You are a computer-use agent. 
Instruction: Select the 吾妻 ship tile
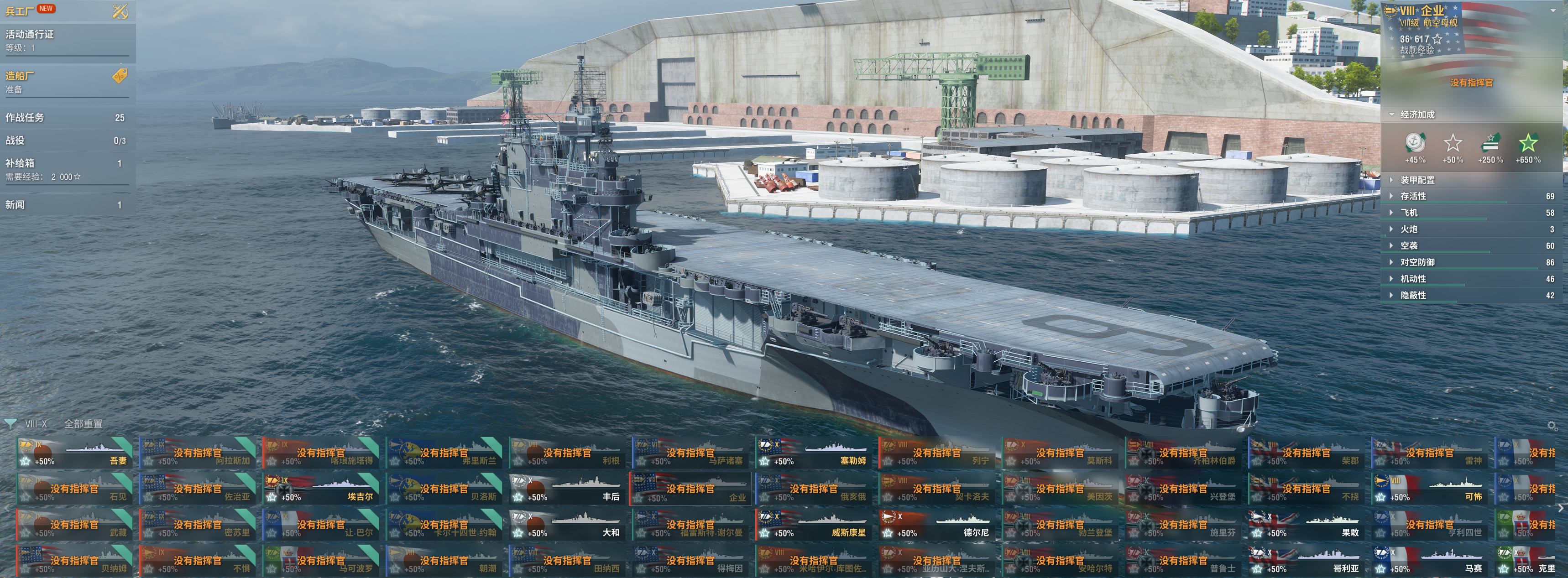tap(74, 453)
